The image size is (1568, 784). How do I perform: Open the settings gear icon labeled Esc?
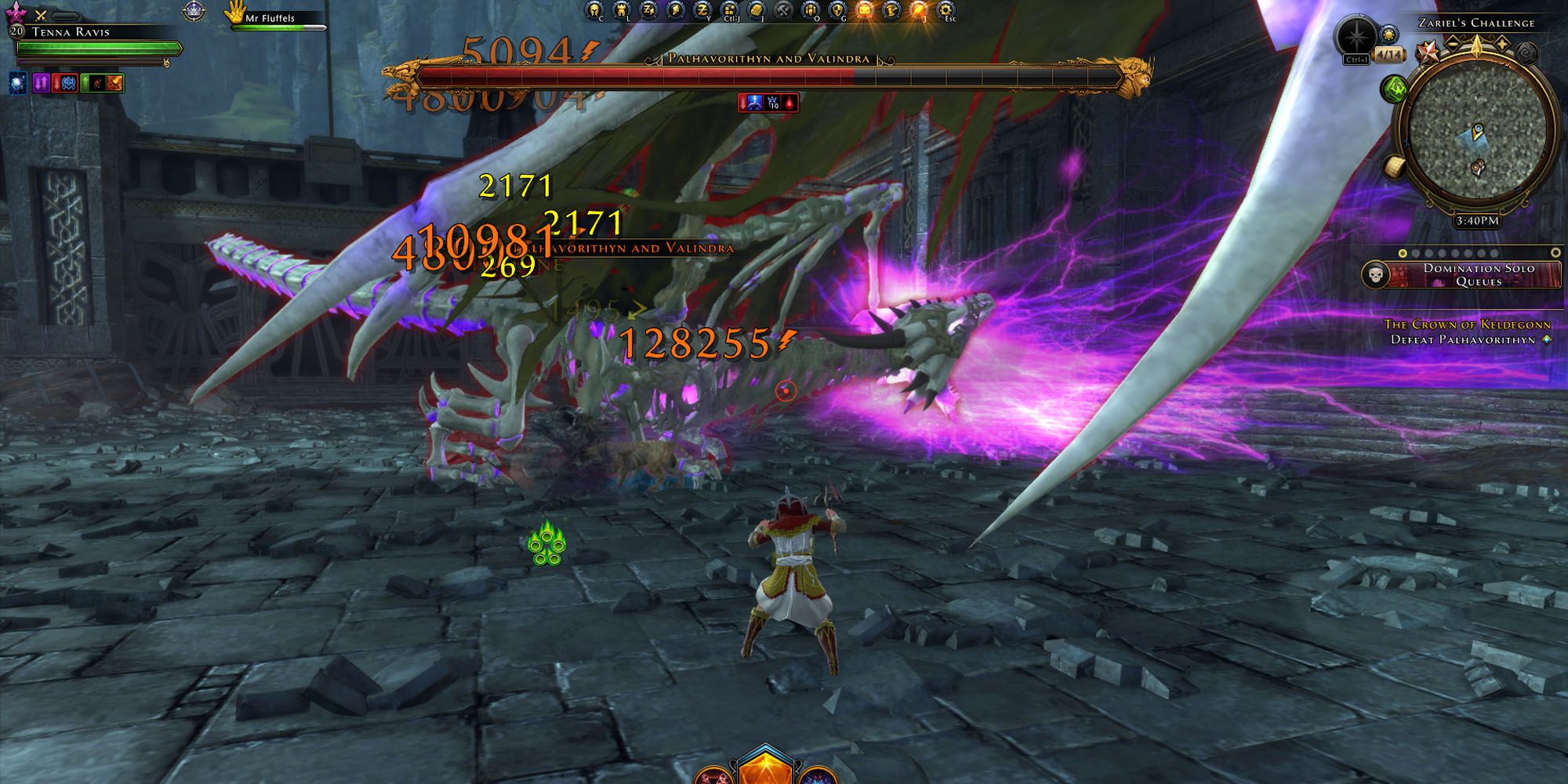click(946, 9)
